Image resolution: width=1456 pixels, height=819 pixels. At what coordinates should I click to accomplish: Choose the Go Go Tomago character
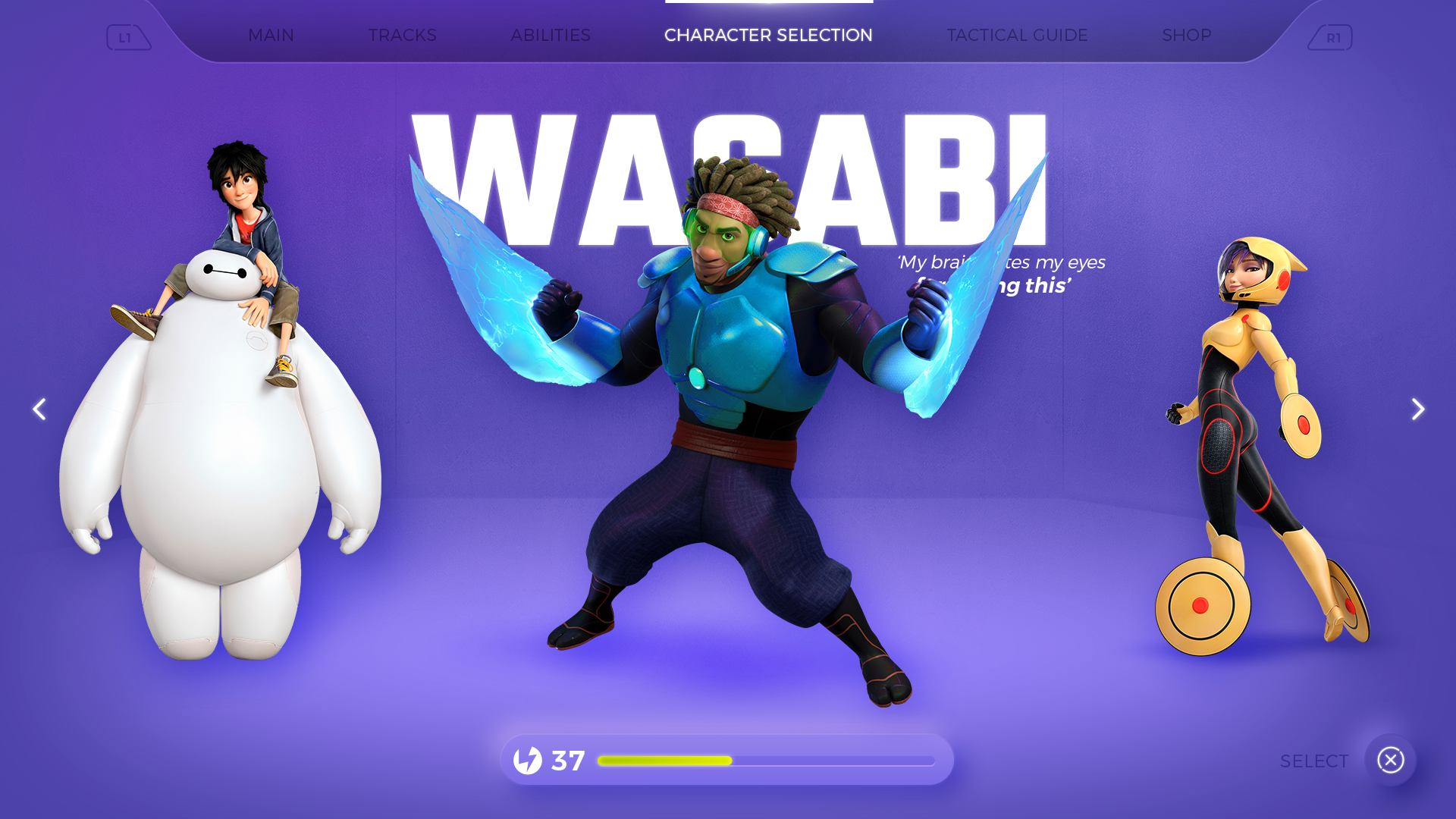[1259, 447]
